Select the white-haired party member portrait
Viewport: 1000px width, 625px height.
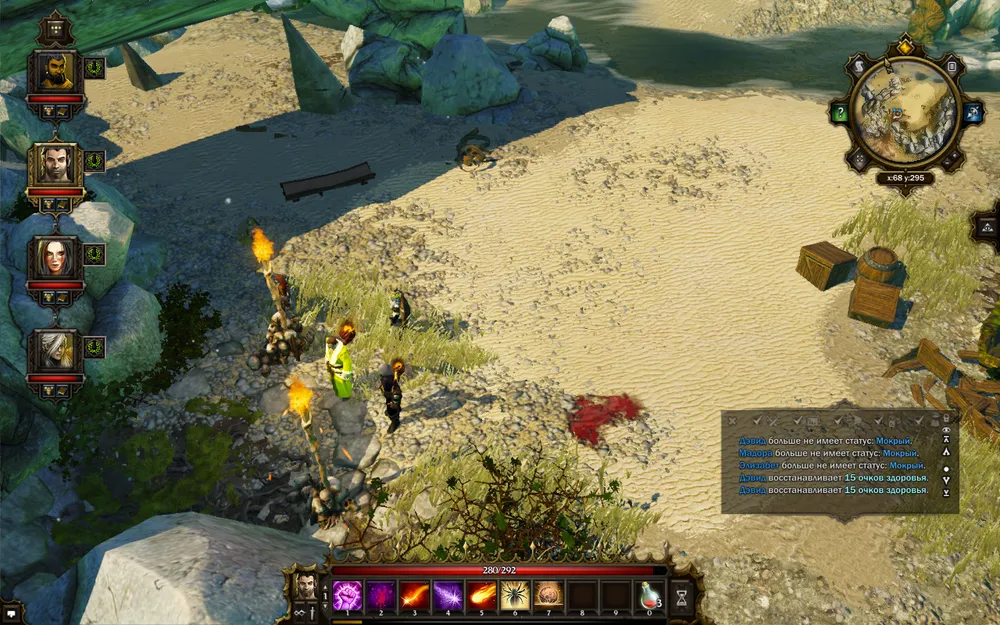tap(54, 350)
